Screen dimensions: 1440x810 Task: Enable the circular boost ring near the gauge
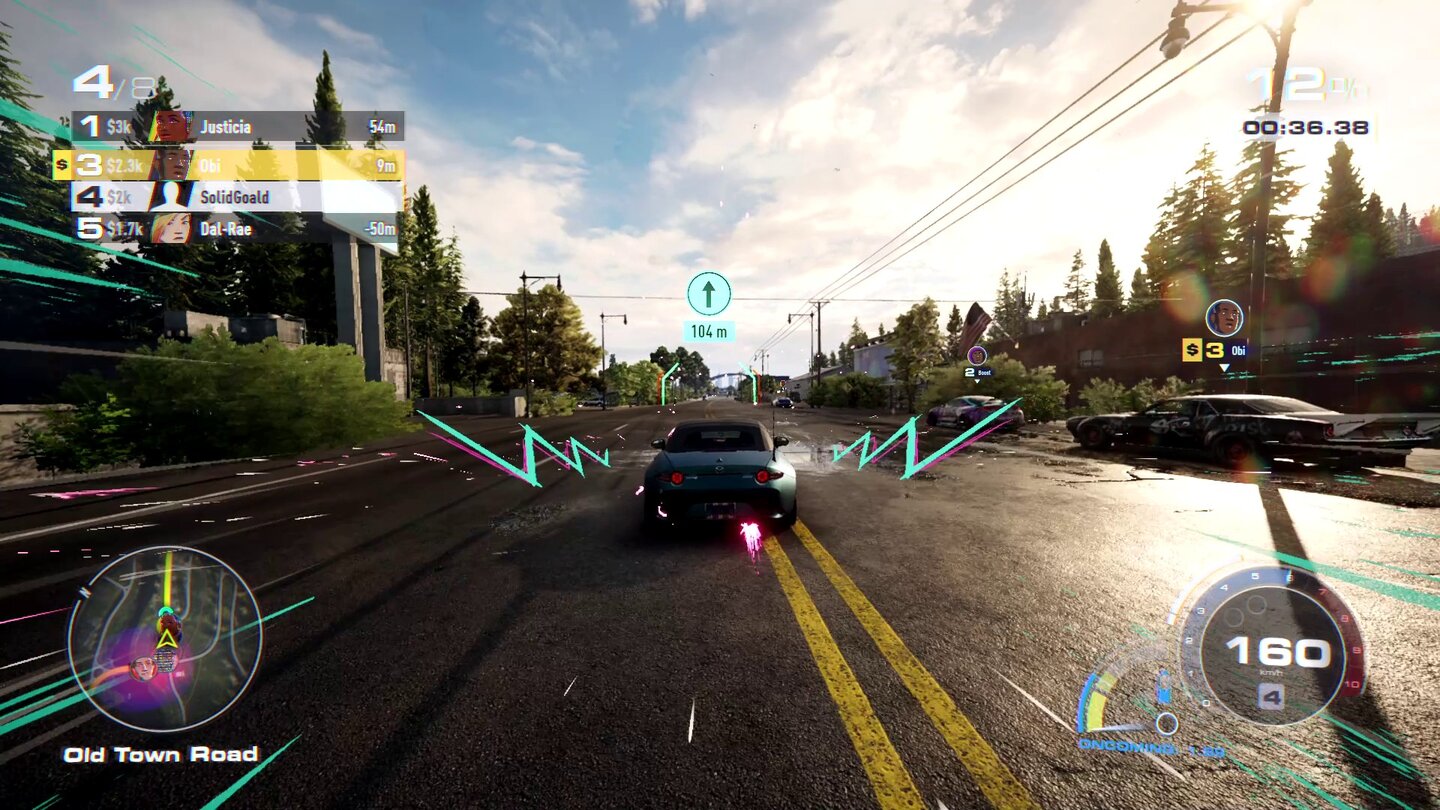click(x=1166, y=724)
